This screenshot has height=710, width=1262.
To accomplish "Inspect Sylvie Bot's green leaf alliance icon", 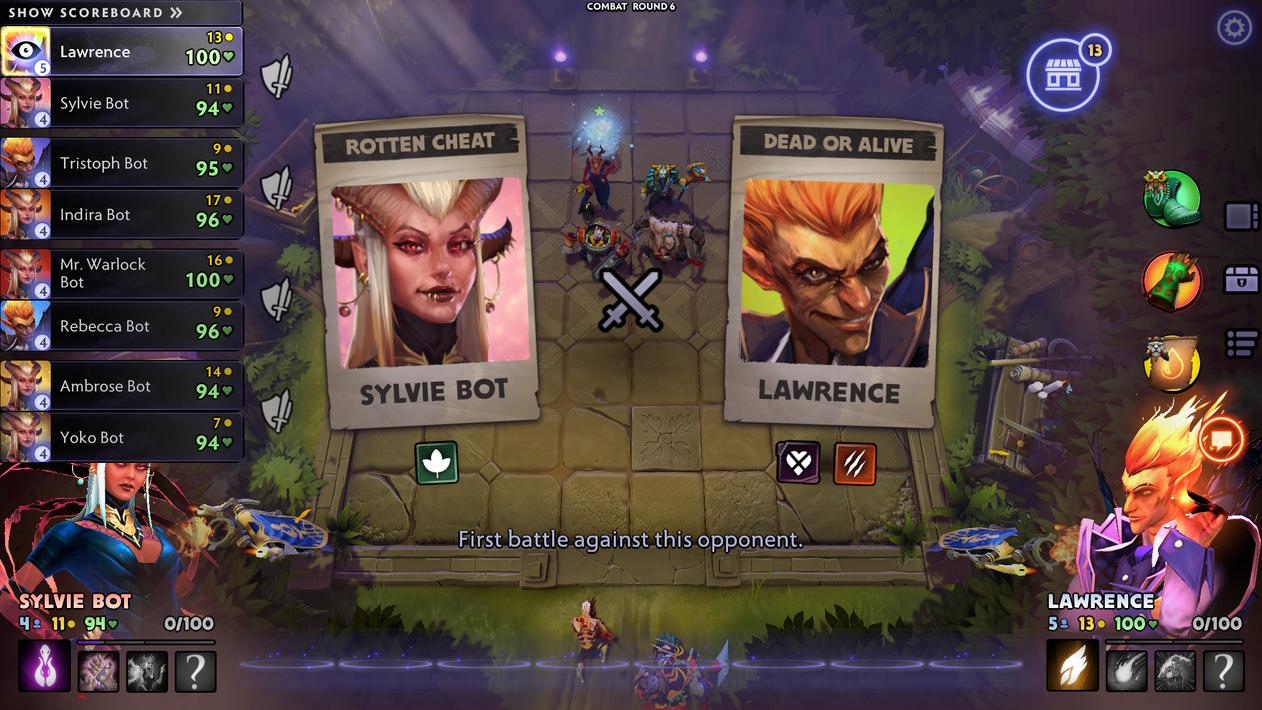I will point(436,463).
